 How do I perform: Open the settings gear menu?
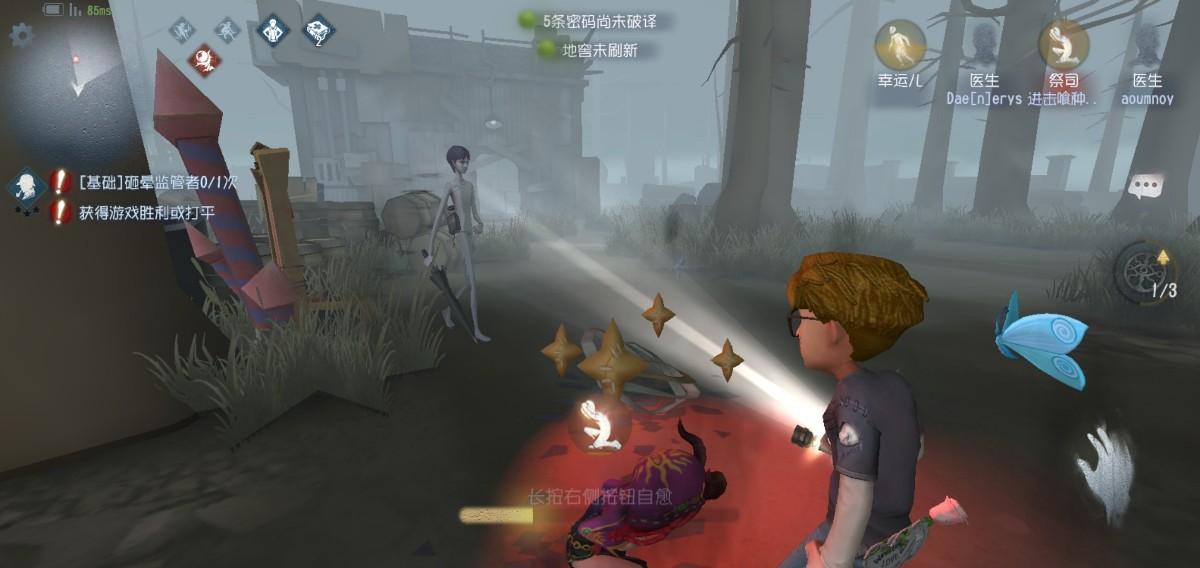pyautogui.click(x=20, y=36)
